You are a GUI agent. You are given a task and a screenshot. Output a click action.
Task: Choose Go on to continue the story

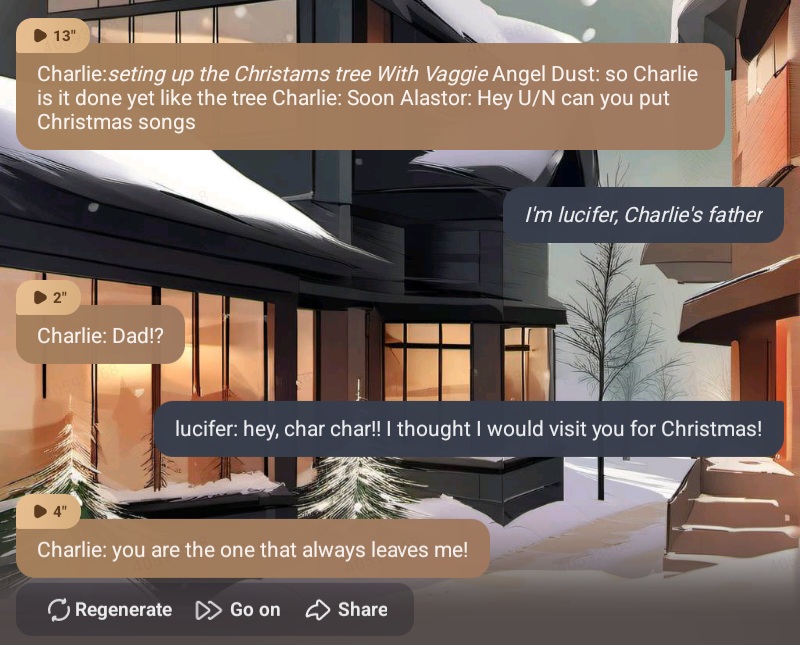click(x=238, y=609)
